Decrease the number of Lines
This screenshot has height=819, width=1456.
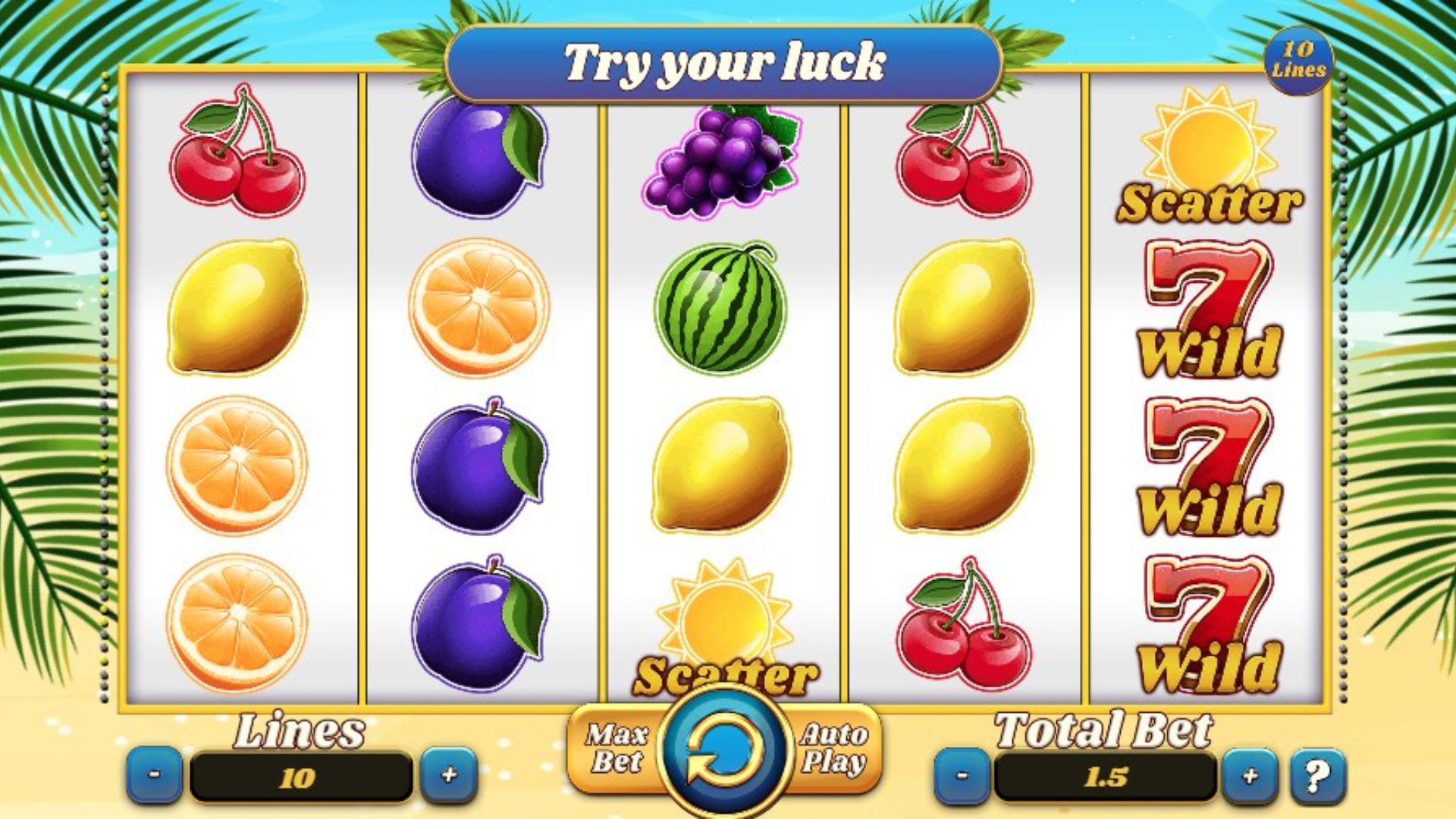coord(155,775)
